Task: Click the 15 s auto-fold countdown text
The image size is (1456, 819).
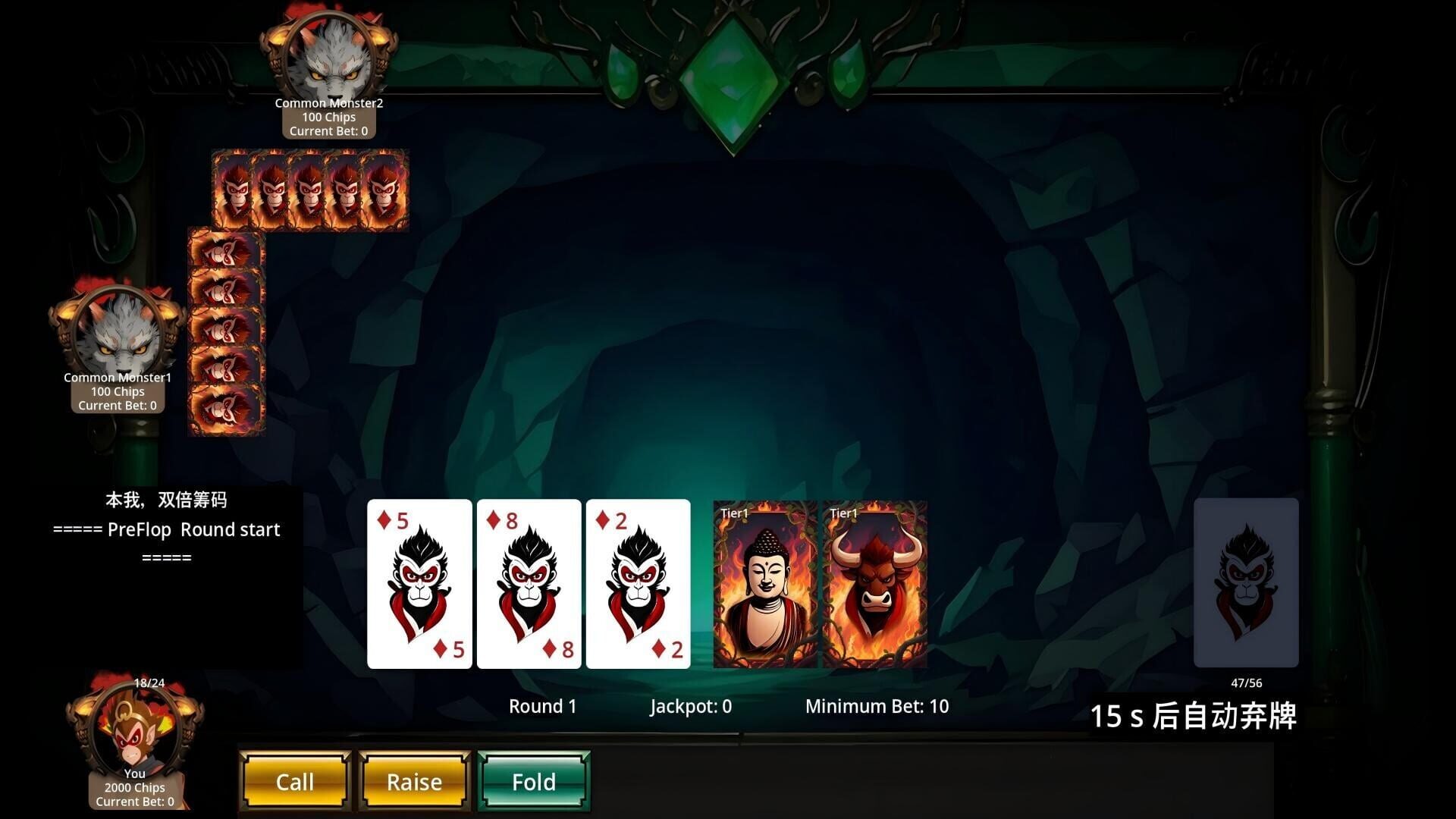Action: (x=1195, y=714)
